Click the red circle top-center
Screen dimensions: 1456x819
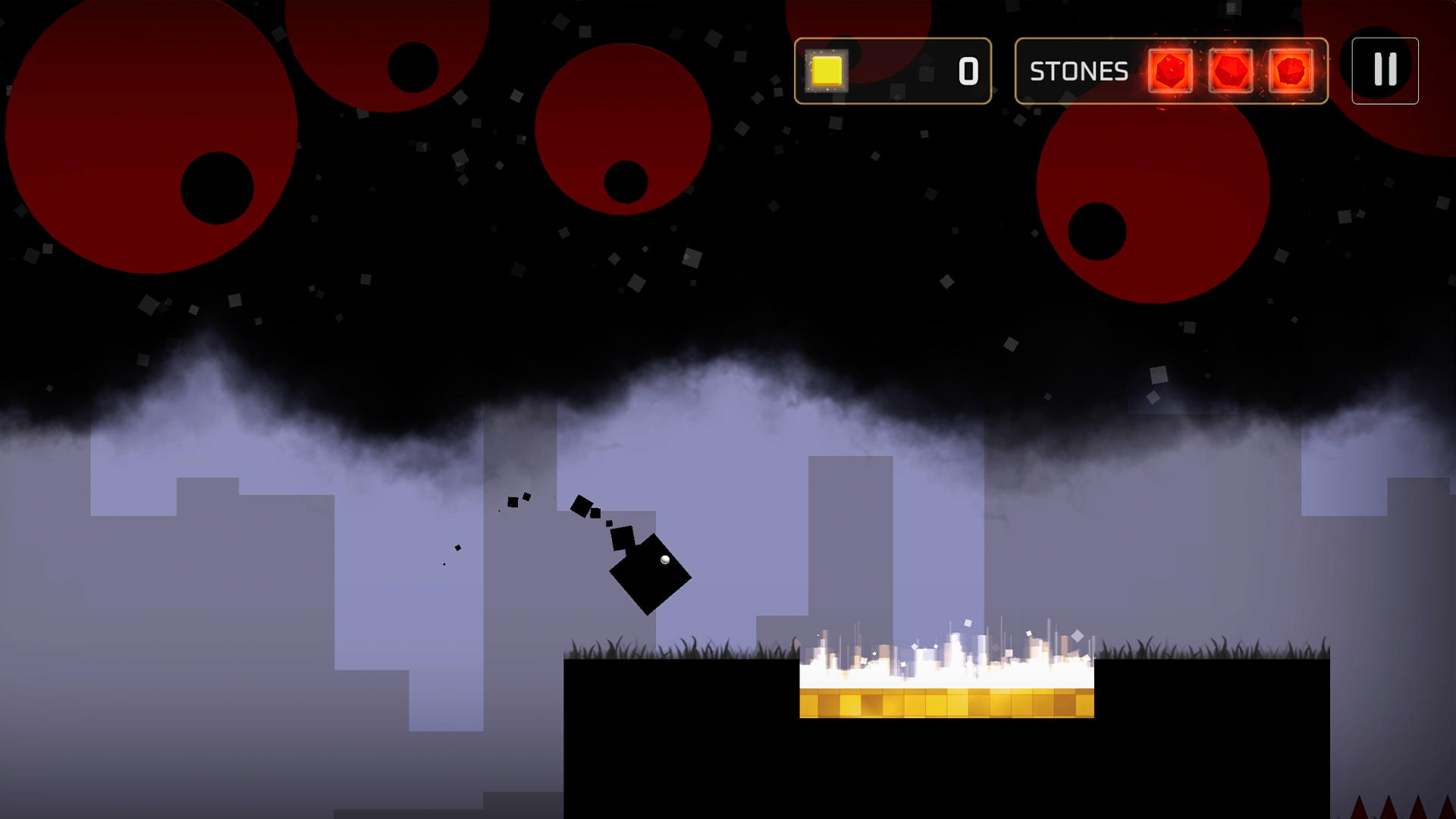click(x=622, y=129)
